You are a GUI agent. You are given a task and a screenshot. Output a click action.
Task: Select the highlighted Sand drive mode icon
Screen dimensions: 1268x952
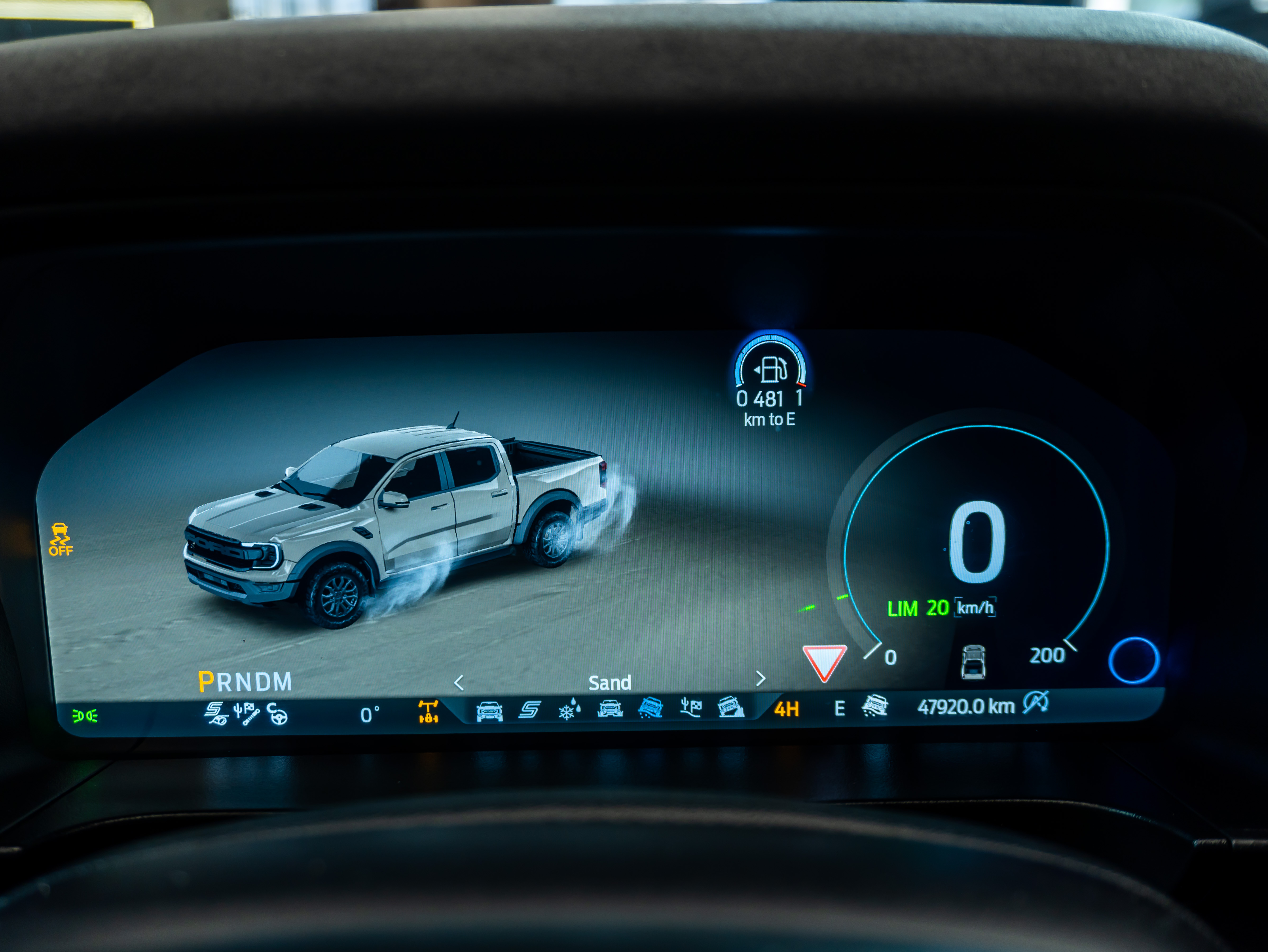[x=650, y=708]
